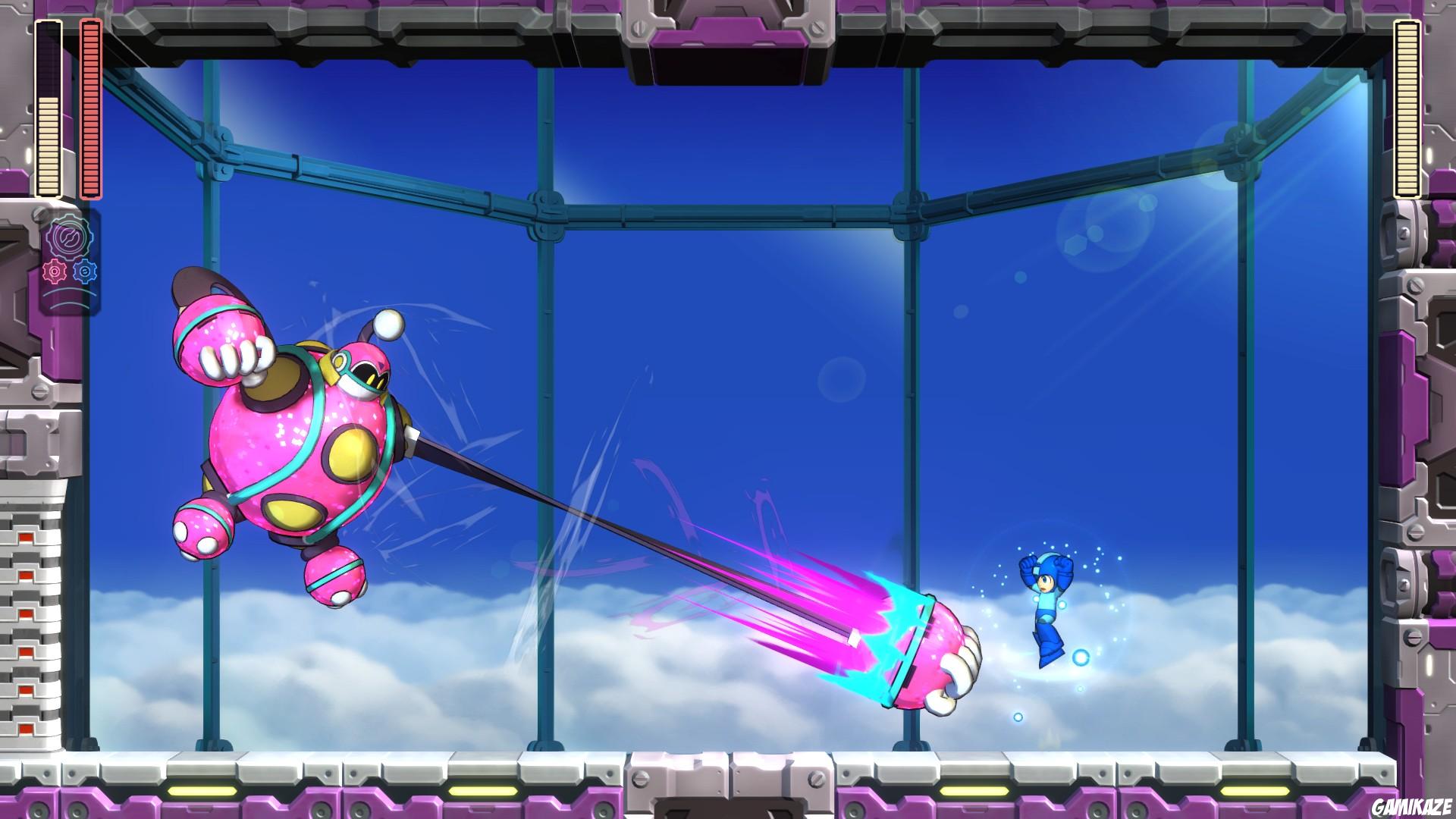Activate the Double Gear system display
Image resolution: width=1456 pixels, height=819 pixels.
[x=68, y=237]
